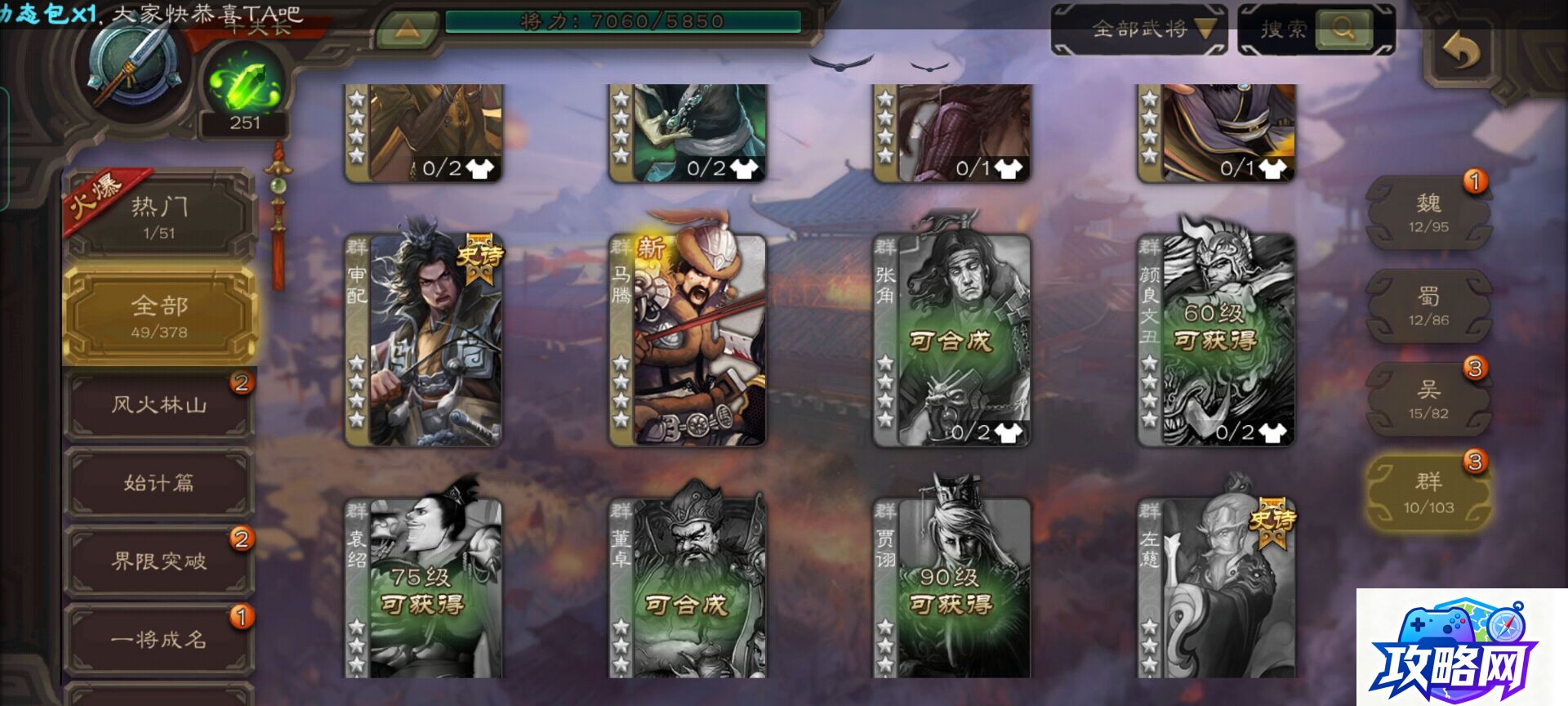This screenshot has height=706, width=1568.
Task: Open the 风火林山 category
Action: [x=160, y=404]
